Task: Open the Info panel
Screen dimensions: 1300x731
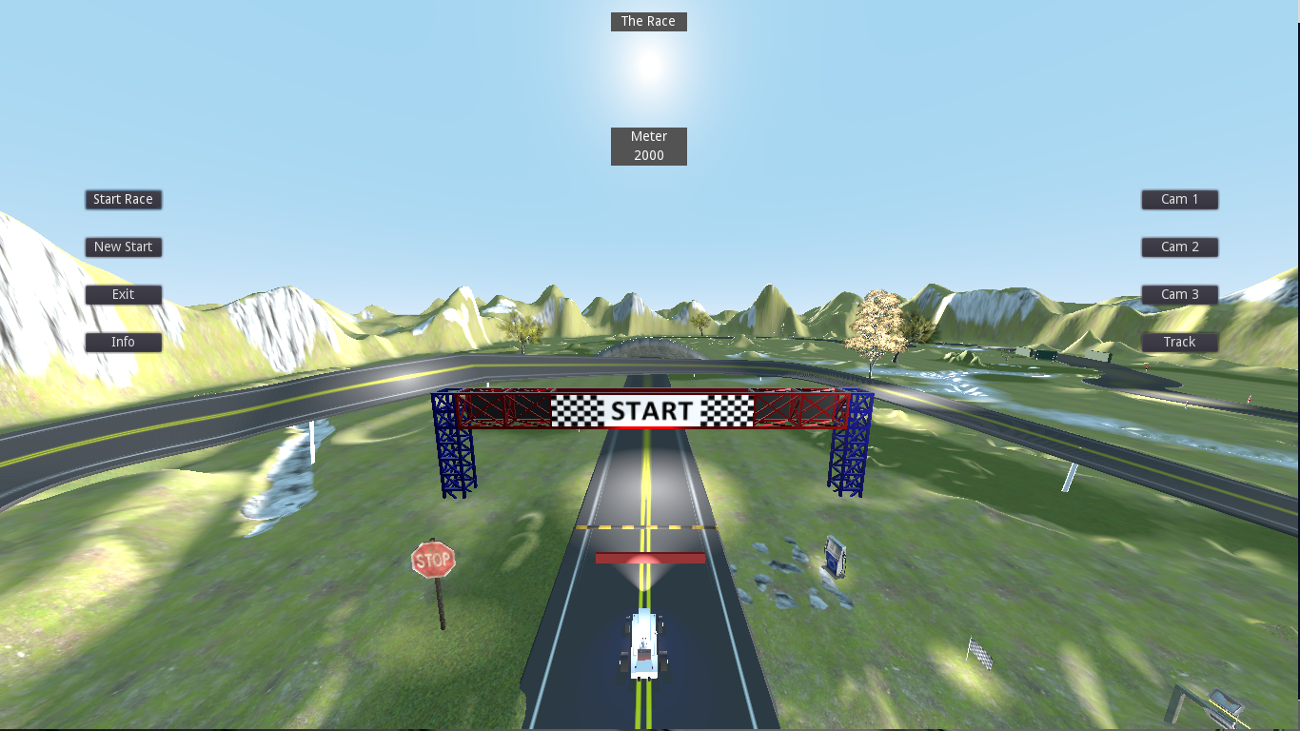Action: pyautogui.click(x=123, y=341)
